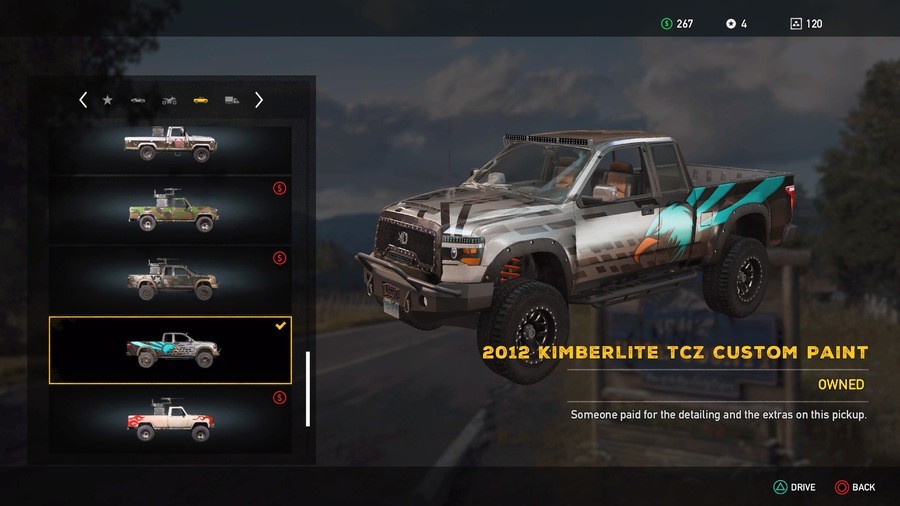Screen dimensions: 900x506
Task: Choose the green camo pickup with mounted gun
Action: [170, 212]
